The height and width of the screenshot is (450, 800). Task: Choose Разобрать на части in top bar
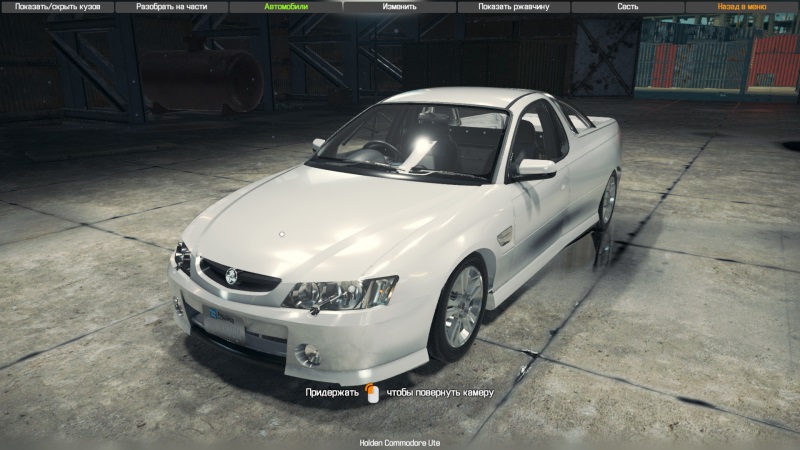(x=171, y=6)
